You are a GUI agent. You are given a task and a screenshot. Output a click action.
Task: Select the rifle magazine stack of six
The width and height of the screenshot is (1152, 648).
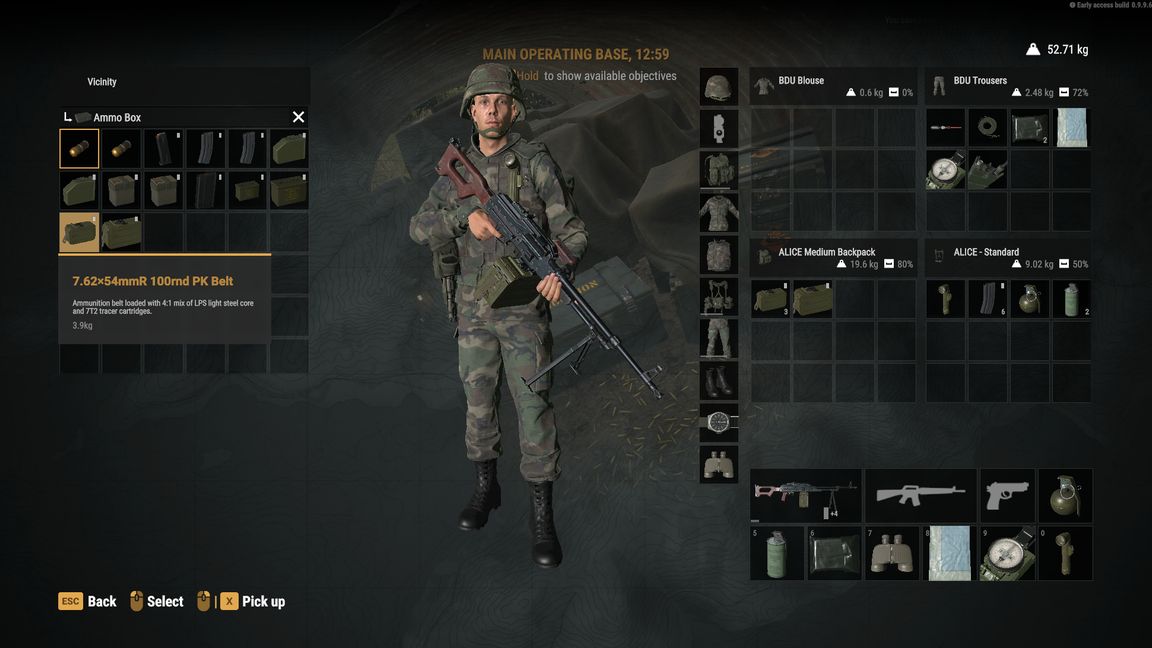point(987,299)
